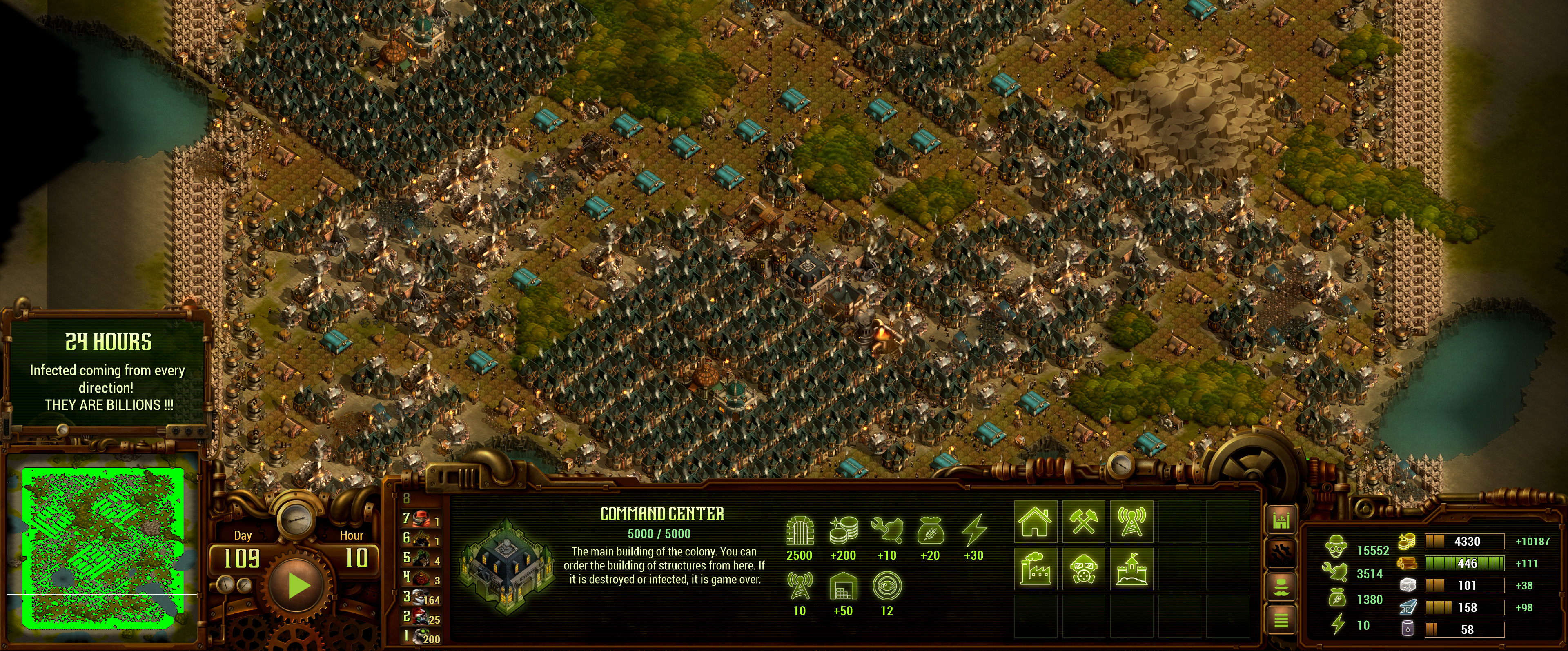Open the house colonists build category
This screenshot has height=651, width=1568.
(1036, 522)
